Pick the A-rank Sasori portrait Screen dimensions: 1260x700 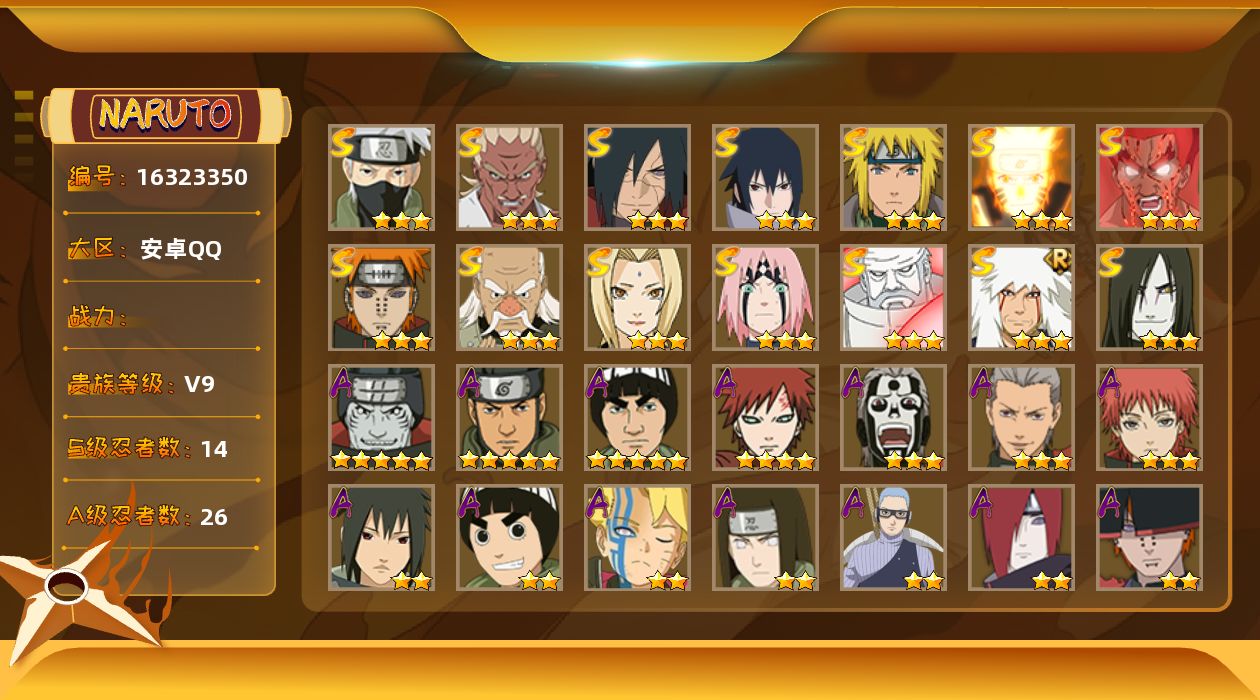(1149, 417)
